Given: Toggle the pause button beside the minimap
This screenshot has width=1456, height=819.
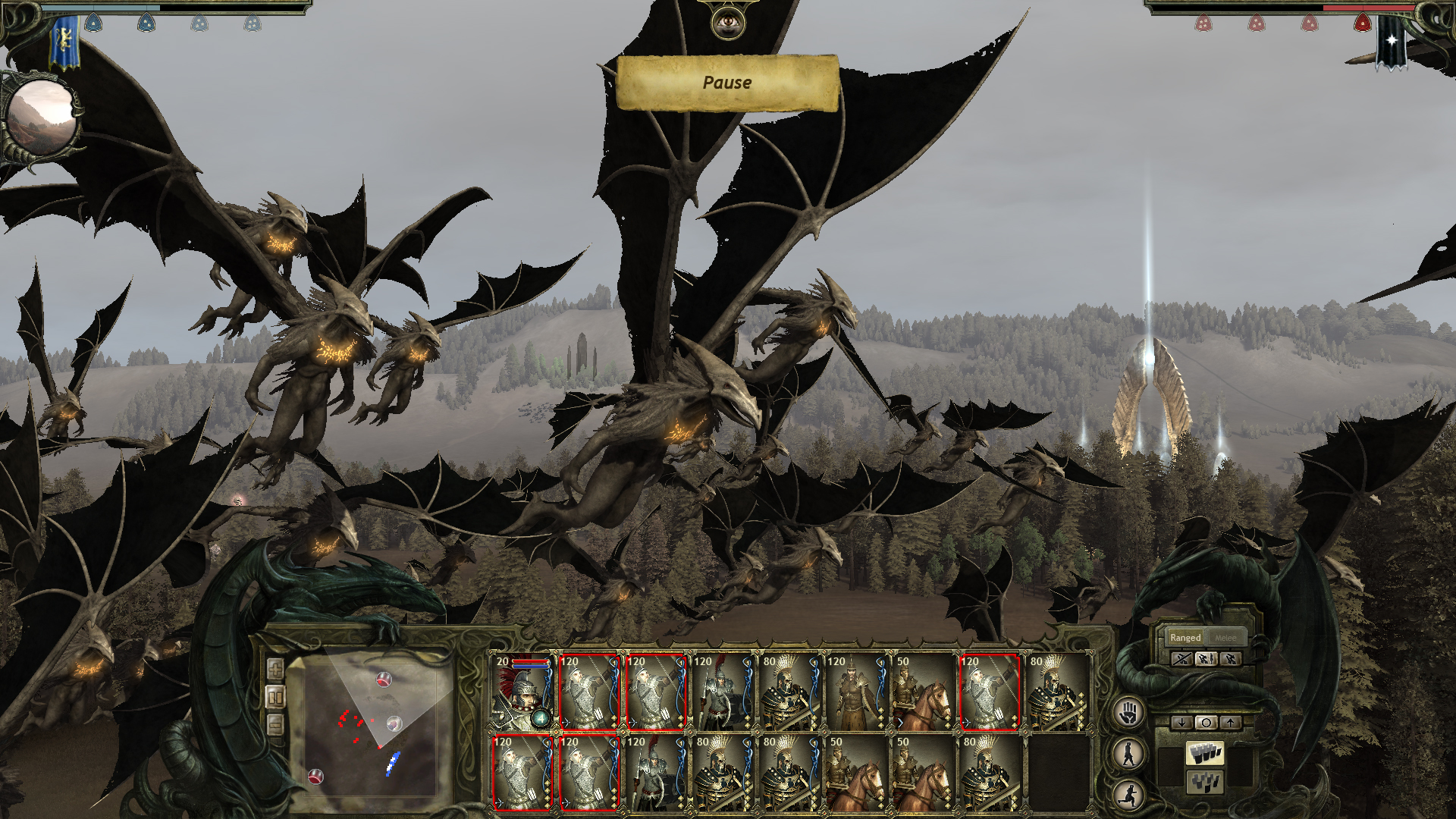Looking at the screenshot, I should 275,697.
